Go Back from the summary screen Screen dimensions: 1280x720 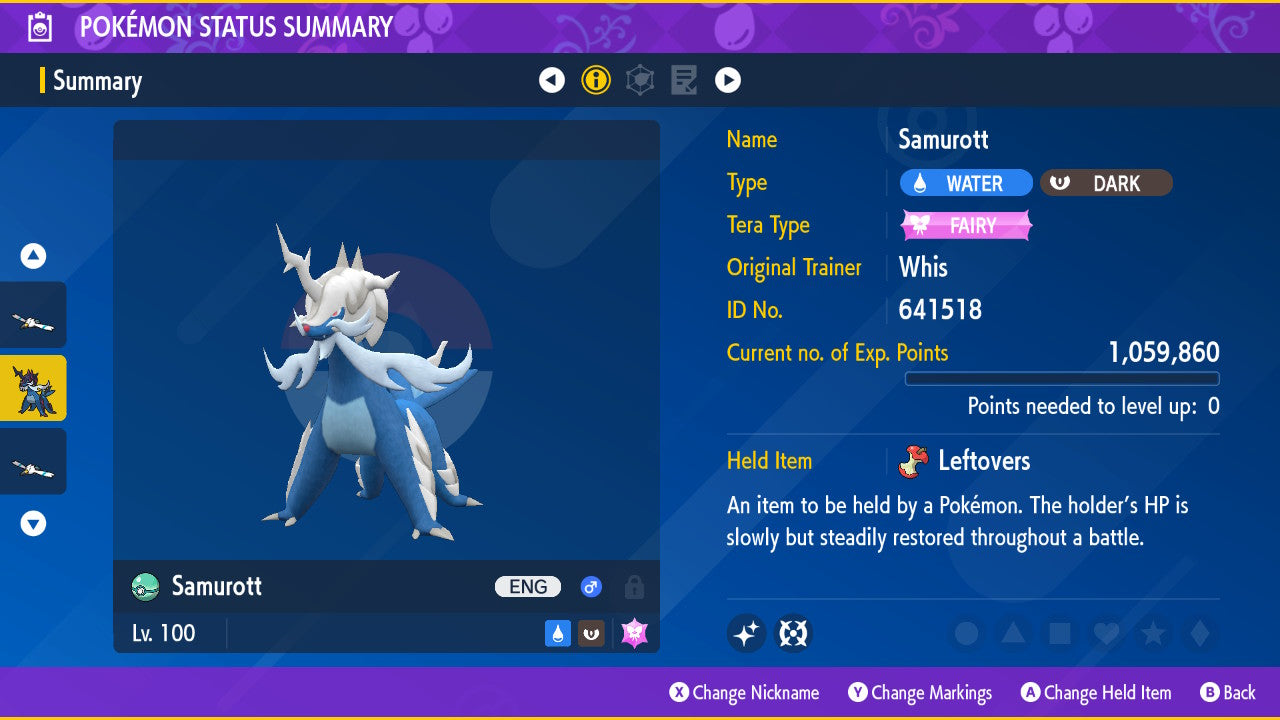coord(1228,692)
